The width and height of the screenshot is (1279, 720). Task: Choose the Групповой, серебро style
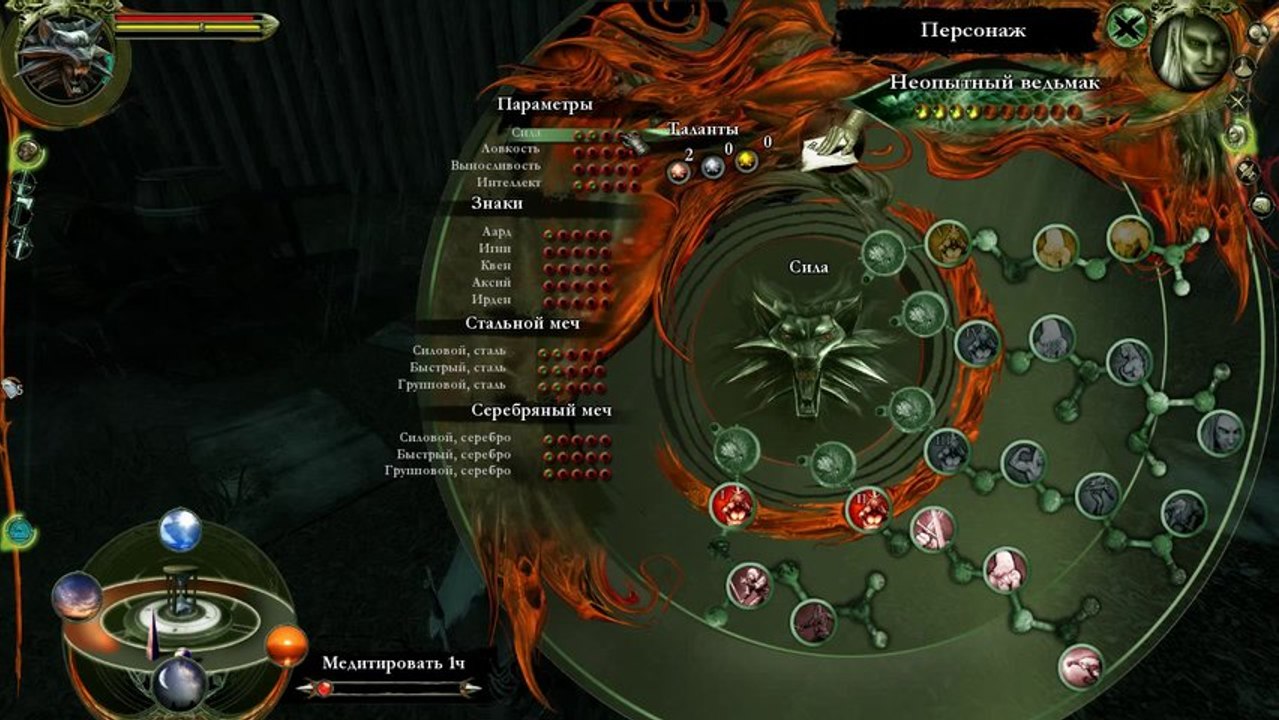pyautogui.click(x=447, y=472)
